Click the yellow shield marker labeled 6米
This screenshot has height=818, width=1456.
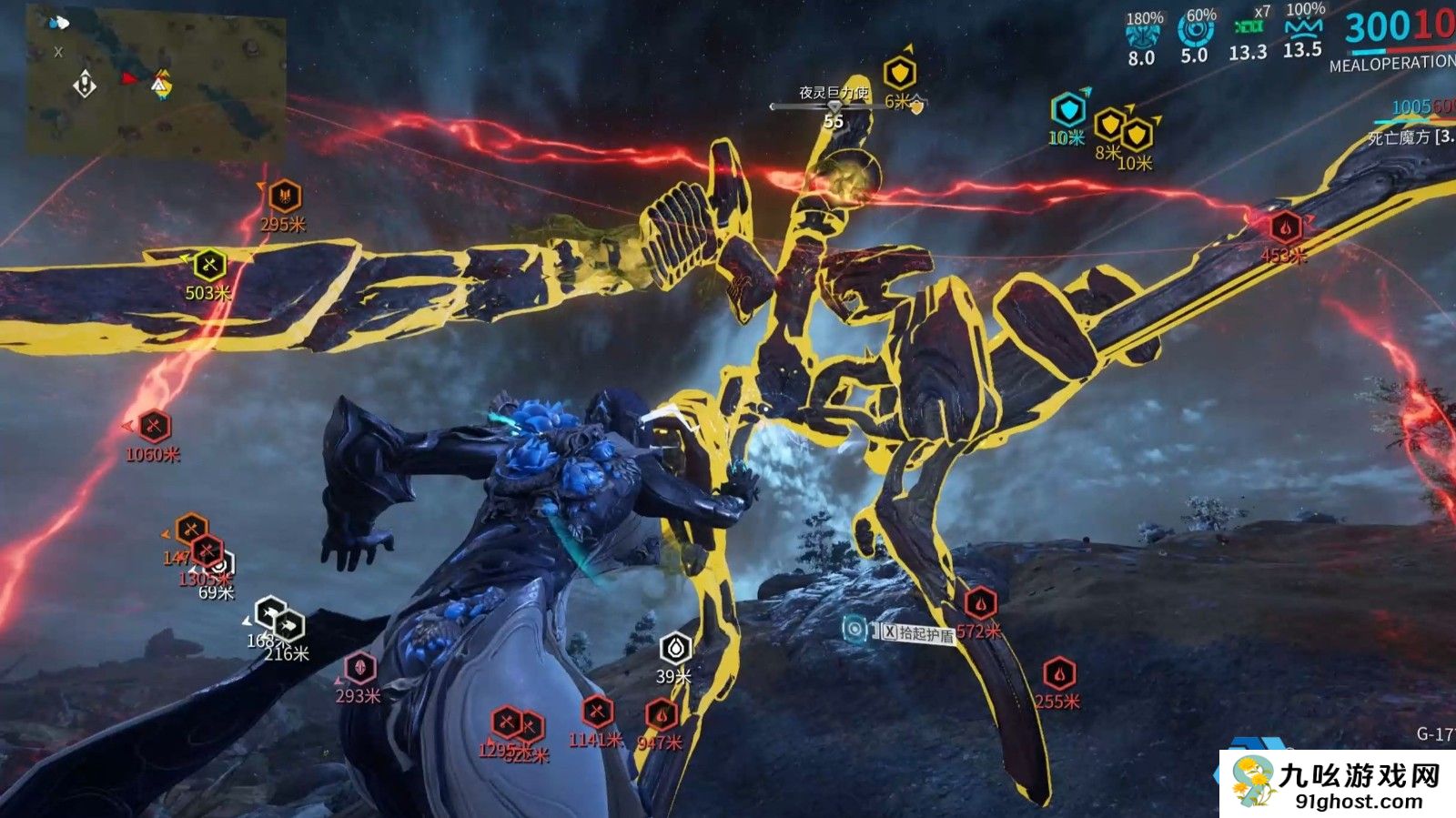tap(900, 73)
